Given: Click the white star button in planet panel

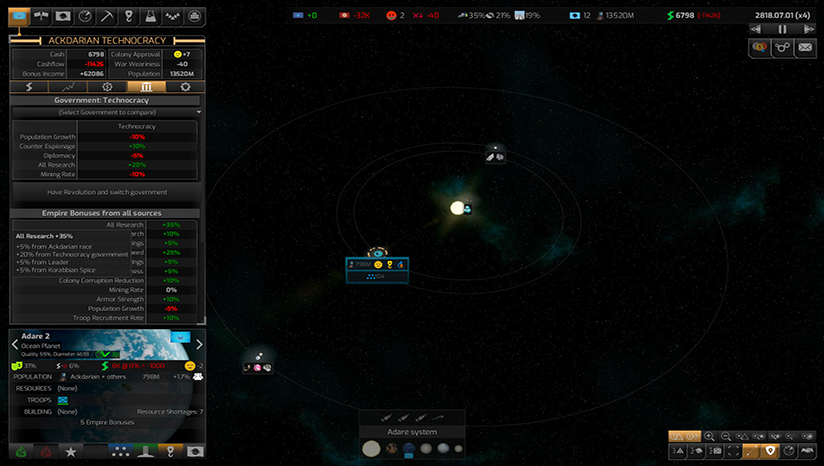Looking at the screenshot, I should tap(70, 452).
